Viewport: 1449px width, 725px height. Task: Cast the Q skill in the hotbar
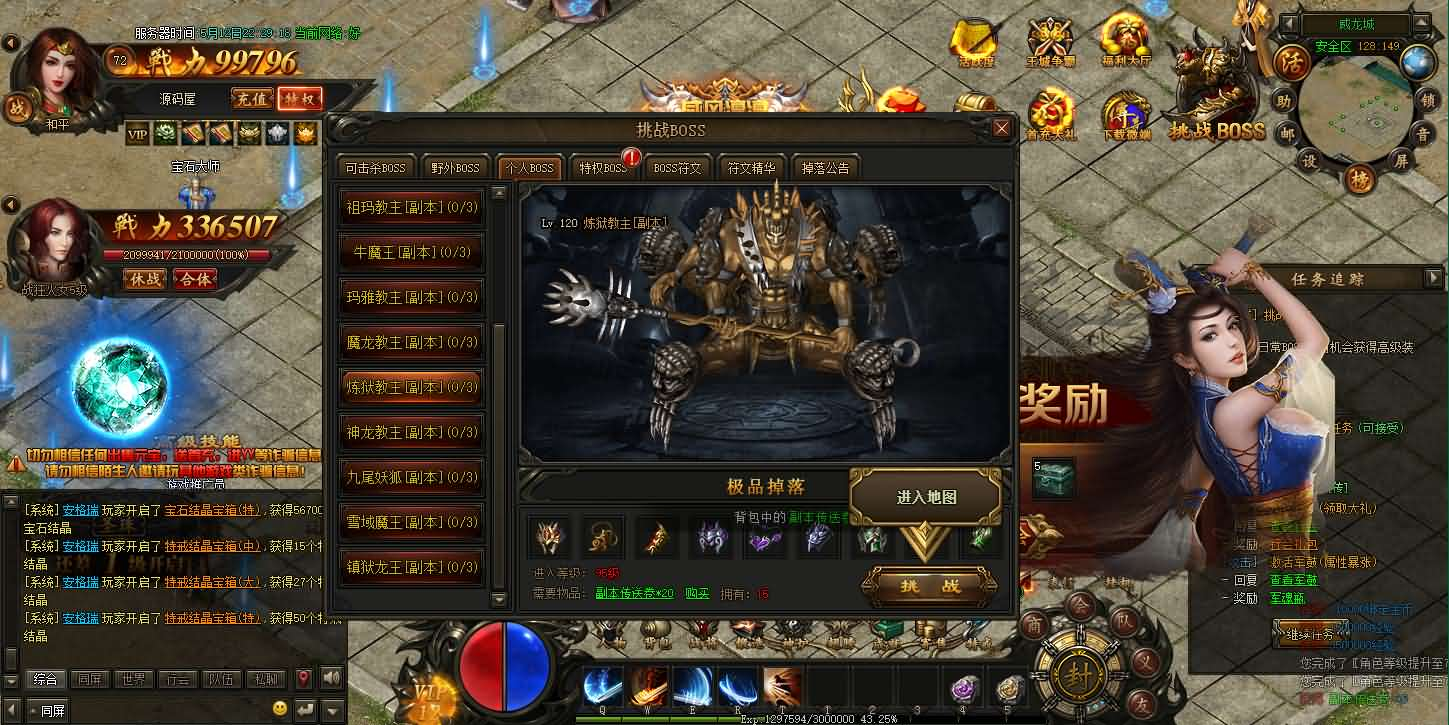601,686
